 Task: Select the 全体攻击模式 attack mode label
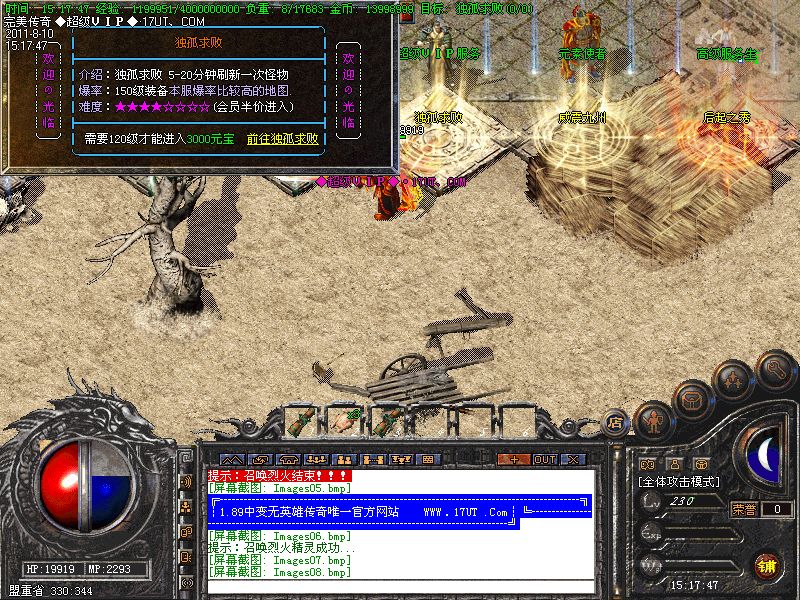680,481
